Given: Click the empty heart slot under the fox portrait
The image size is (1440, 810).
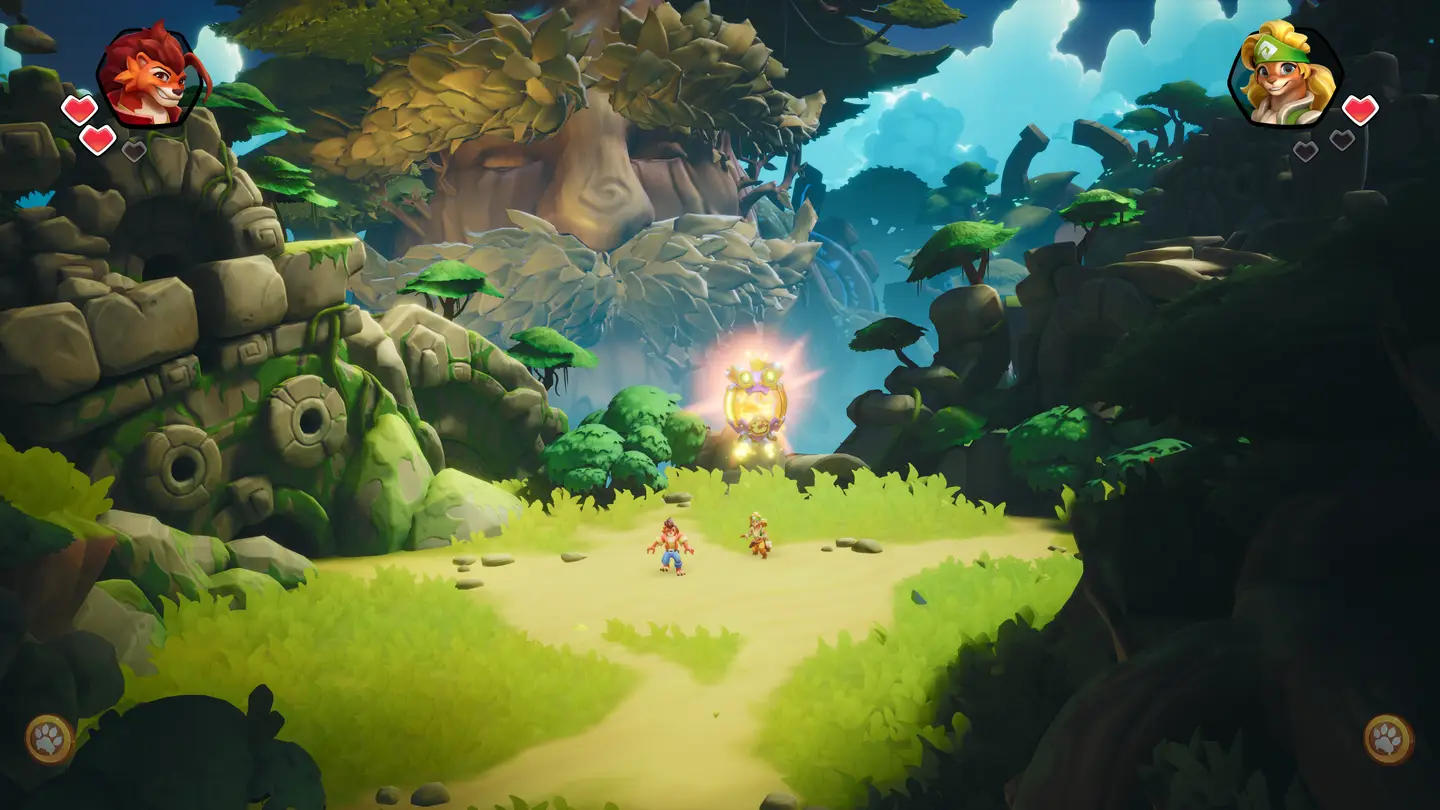Looking at the screenshot, I should pos(134,150).
